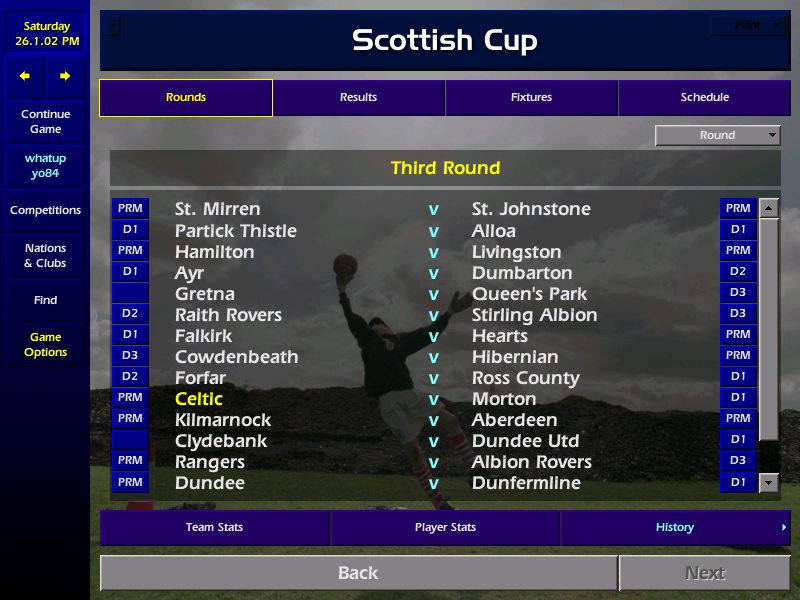
Task: View Team Stats
Action: pos(214,527)
